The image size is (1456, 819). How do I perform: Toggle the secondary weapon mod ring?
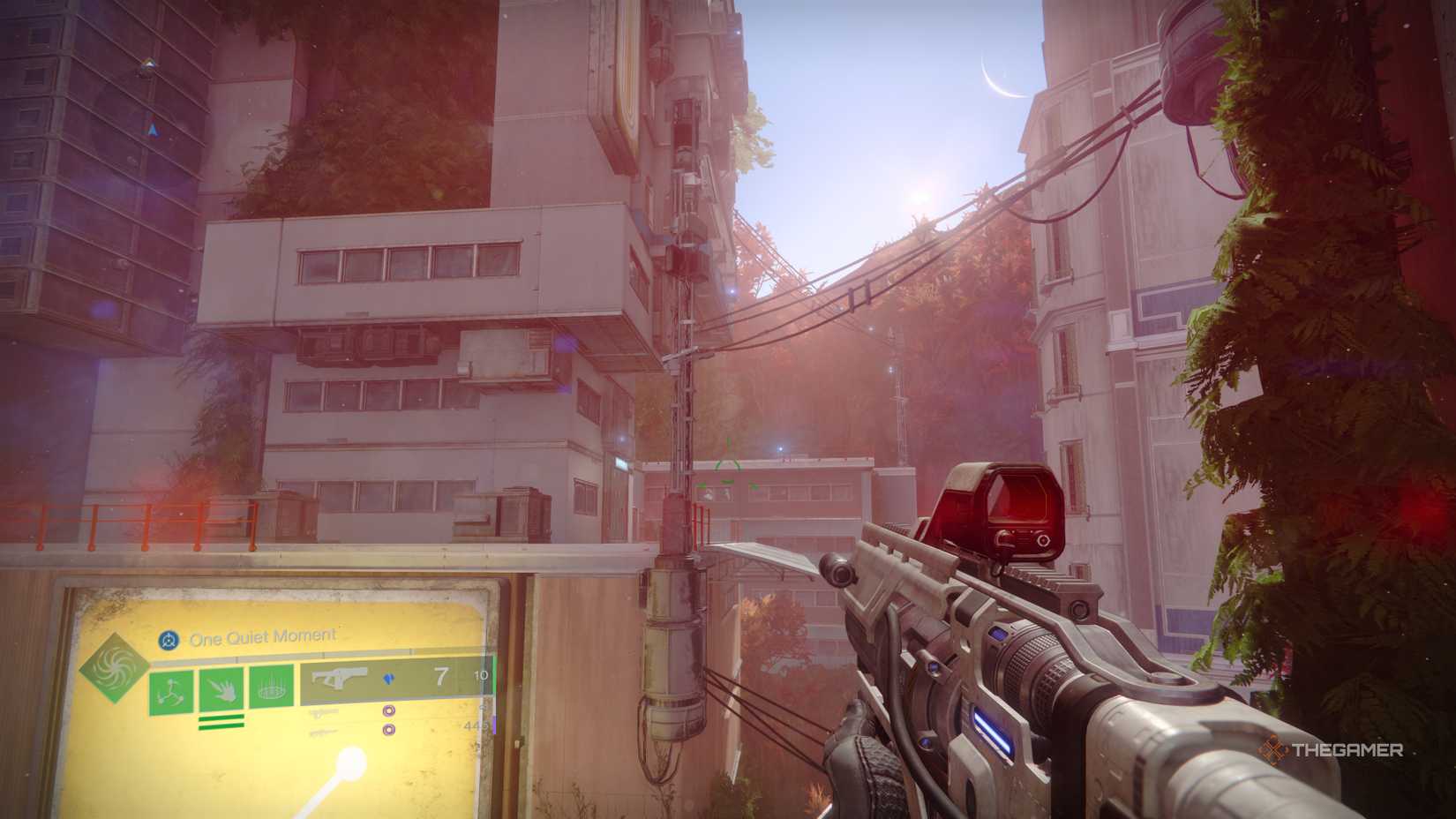[x=388, y=712]
